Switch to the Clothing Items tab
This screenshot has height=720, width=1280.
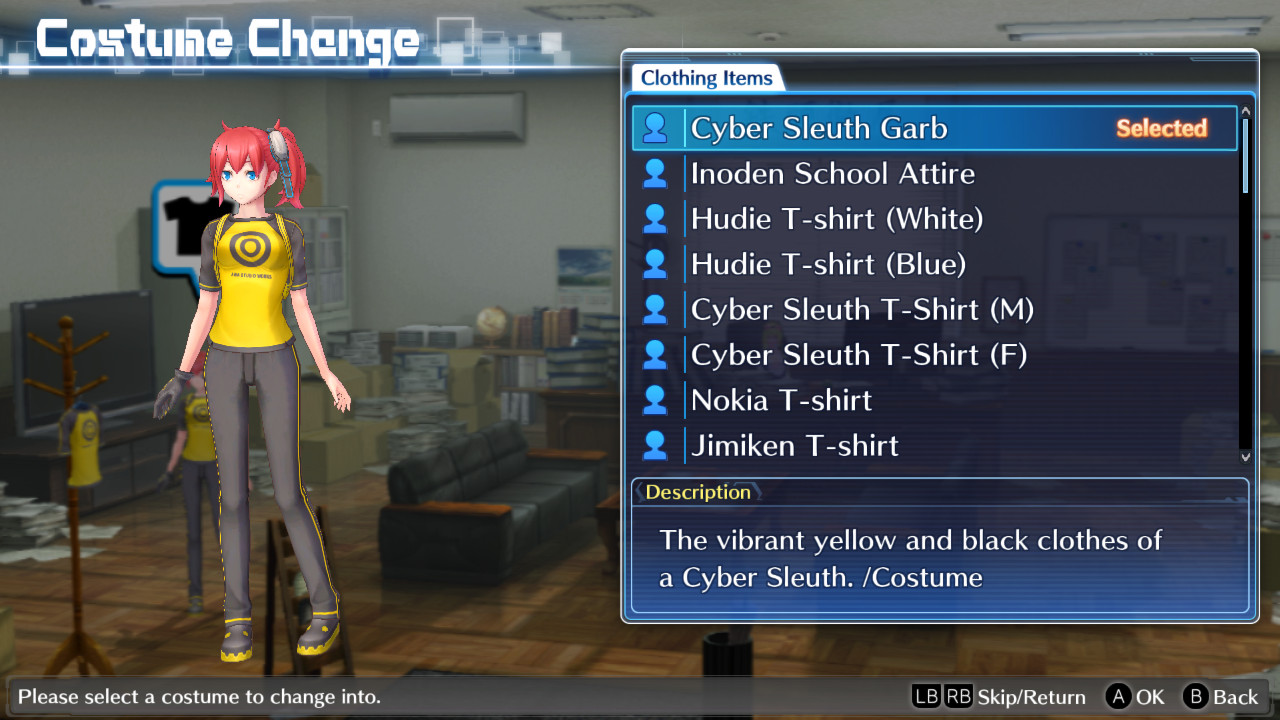pos(706,77)
